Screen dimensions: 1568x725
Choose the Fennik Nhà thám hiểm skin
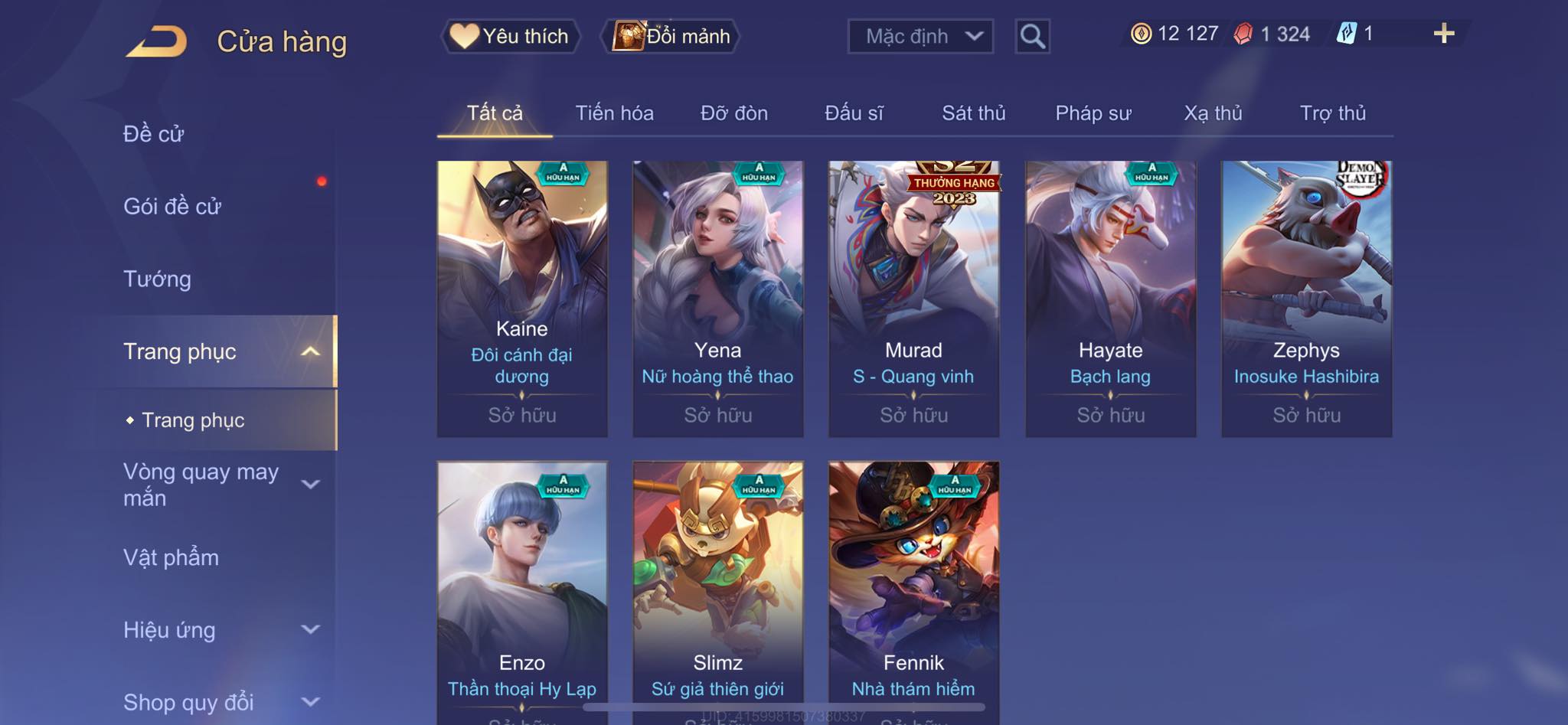(x=913, y=589)
